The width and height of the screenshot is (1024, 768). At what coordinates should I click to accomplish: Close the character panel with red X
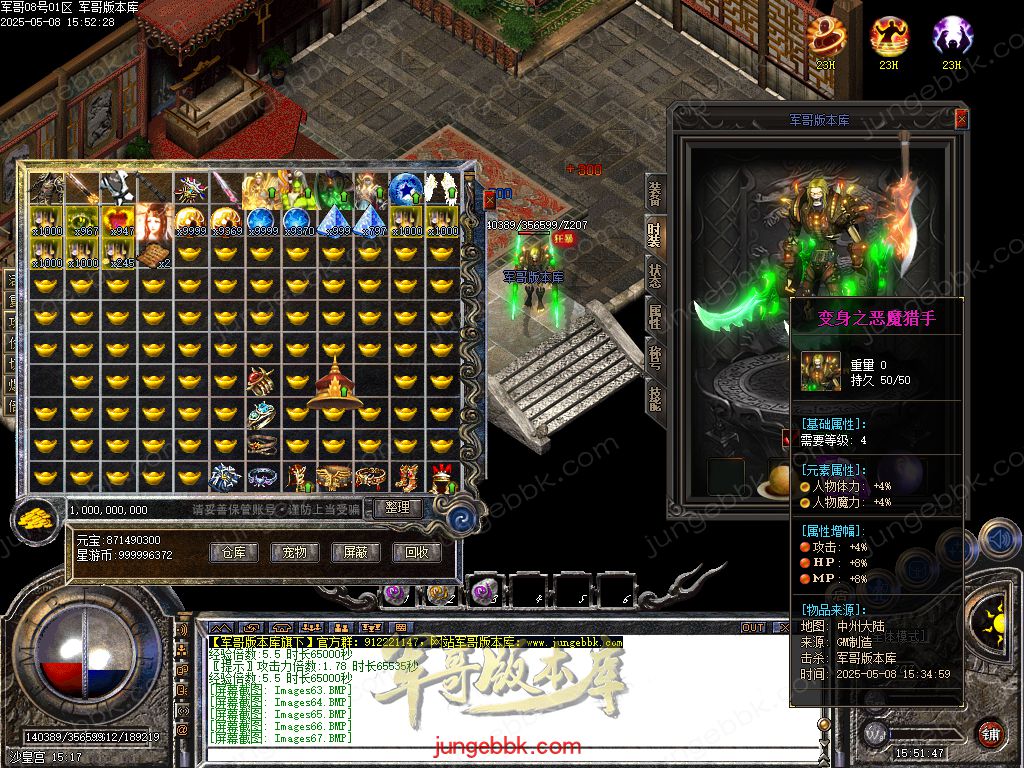coord(961,119)
